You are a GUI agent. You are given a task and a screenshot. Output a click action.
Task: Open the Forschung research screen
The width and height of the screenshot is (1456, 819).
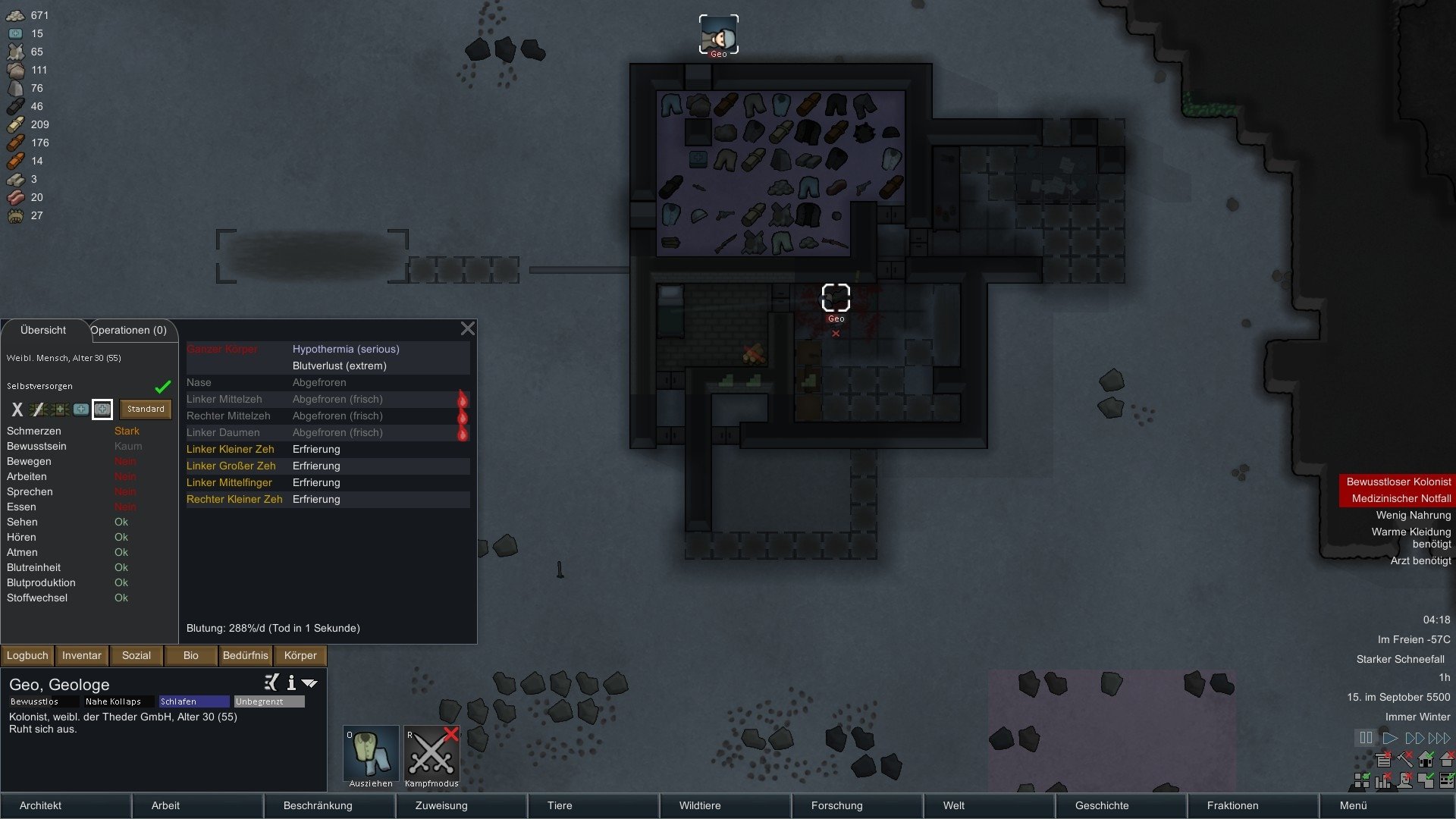(x=836, y=805)
